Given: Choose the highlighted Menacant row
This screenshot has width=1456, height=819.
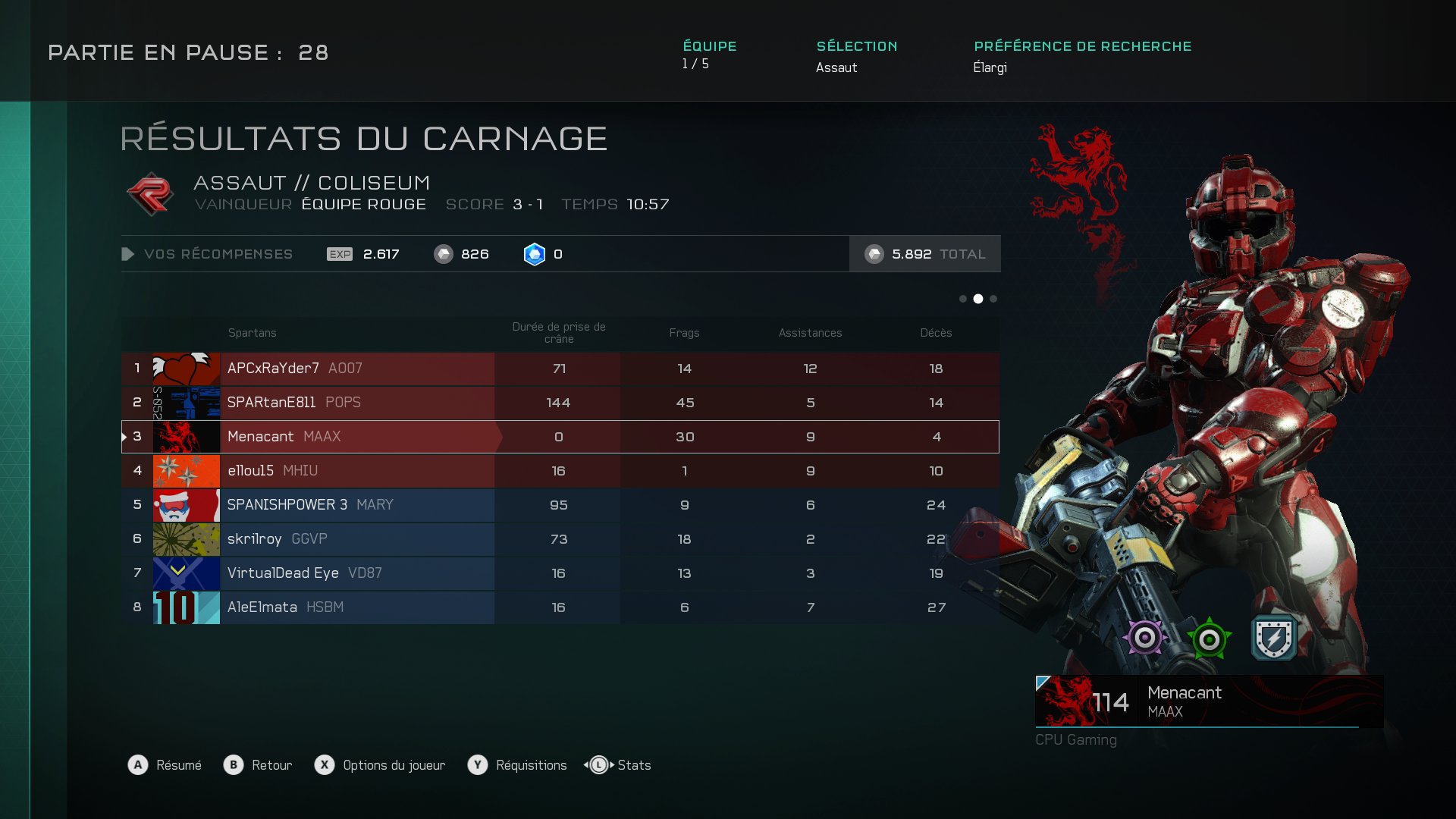Looking at the screenshot, I should [560, 437].
